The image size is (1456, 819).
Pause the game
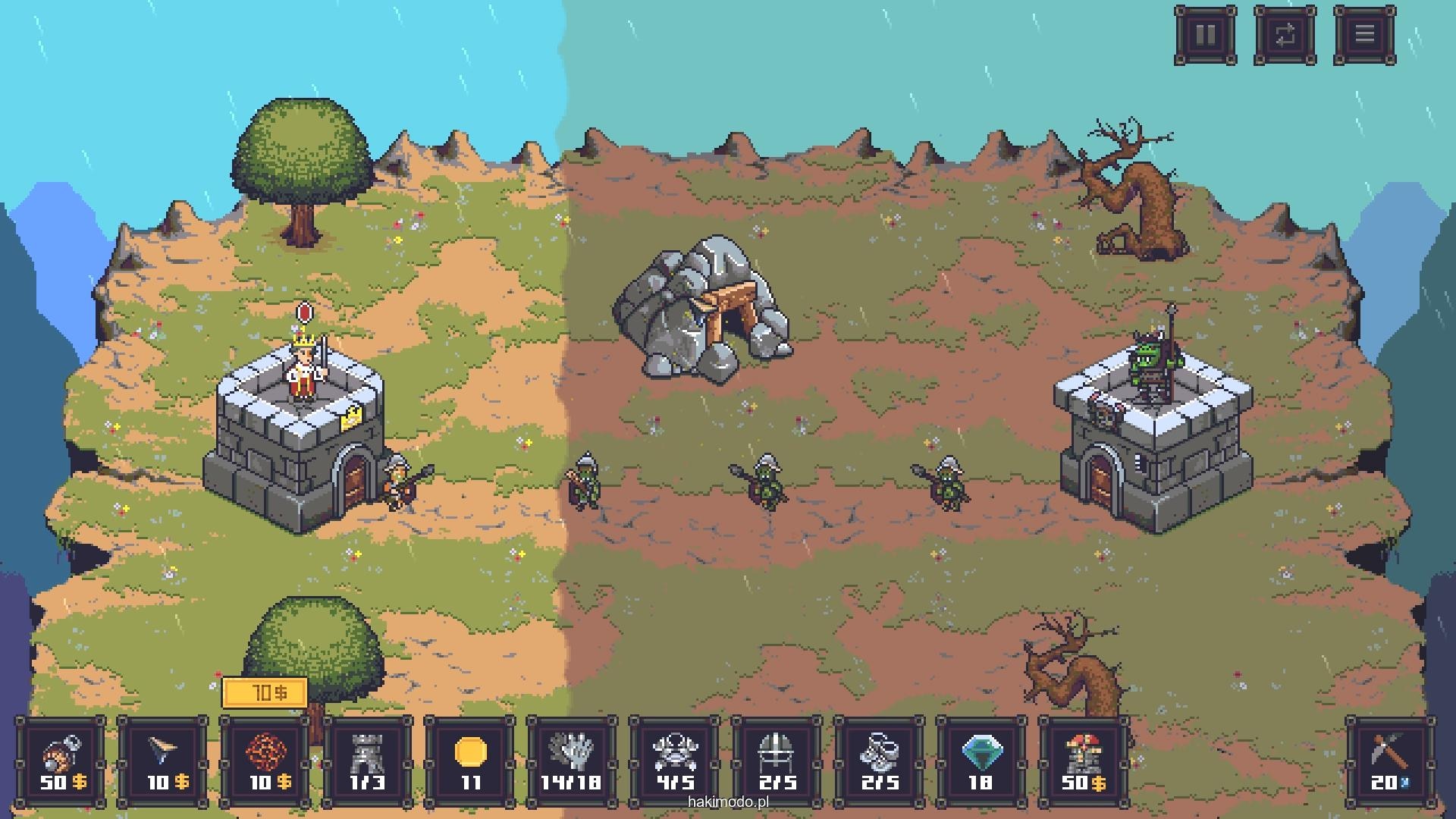(1205, 35)
